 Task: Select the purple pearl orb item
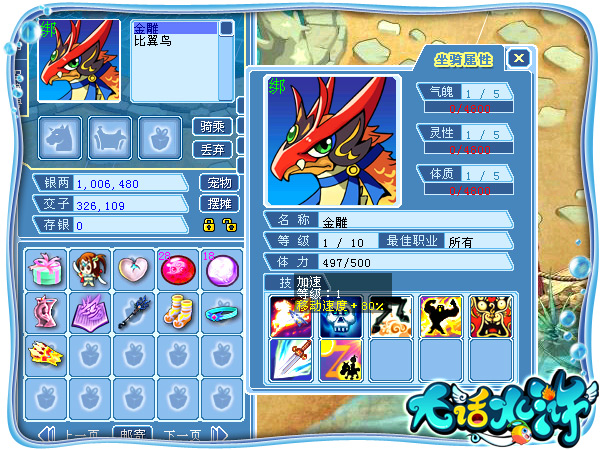pos(223,270)
